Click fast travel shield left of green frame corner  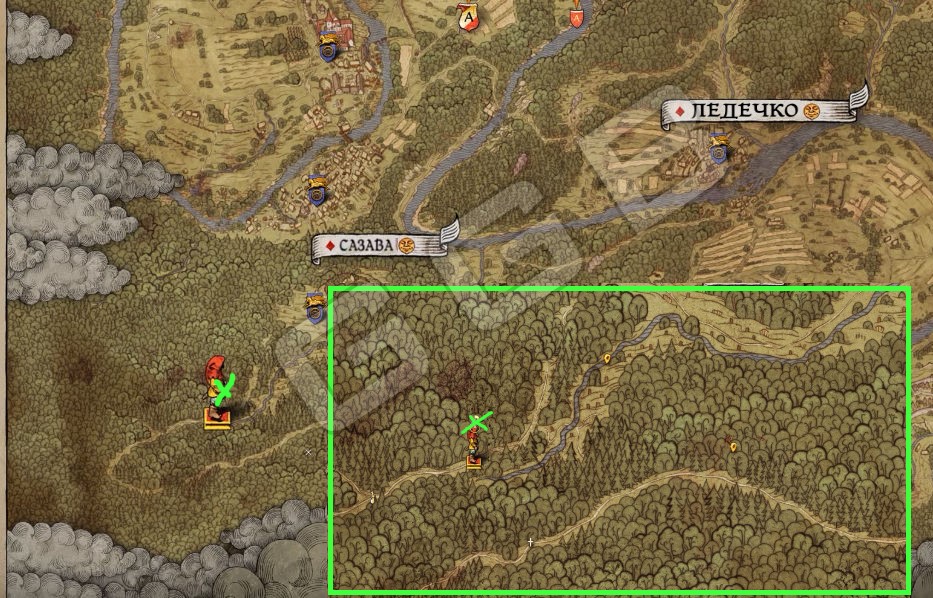(316, 310)
